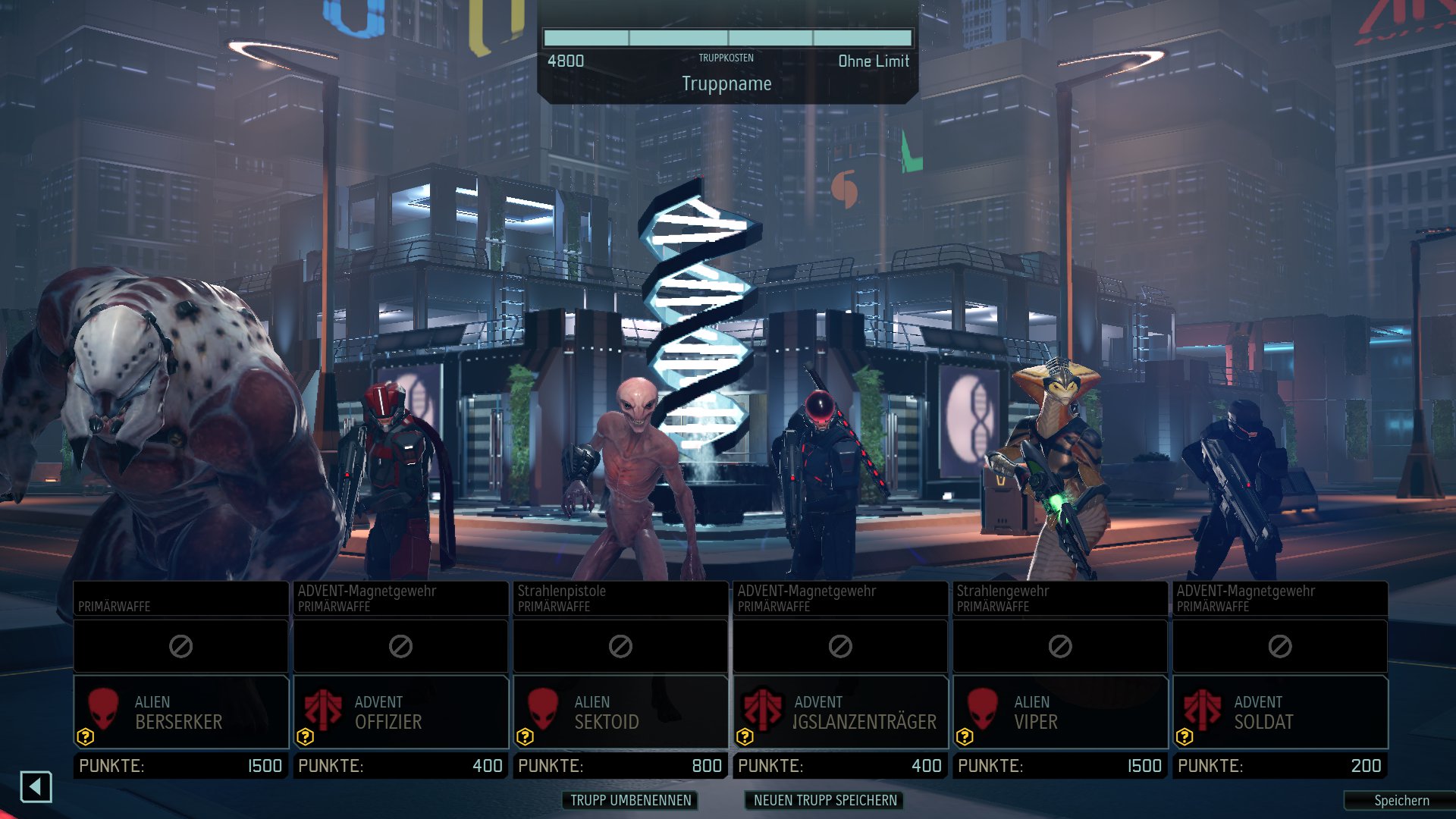The height and width of the screenshot is (819, 1456).
Task: Hit the Speichern button
Action: [1401, 801]
